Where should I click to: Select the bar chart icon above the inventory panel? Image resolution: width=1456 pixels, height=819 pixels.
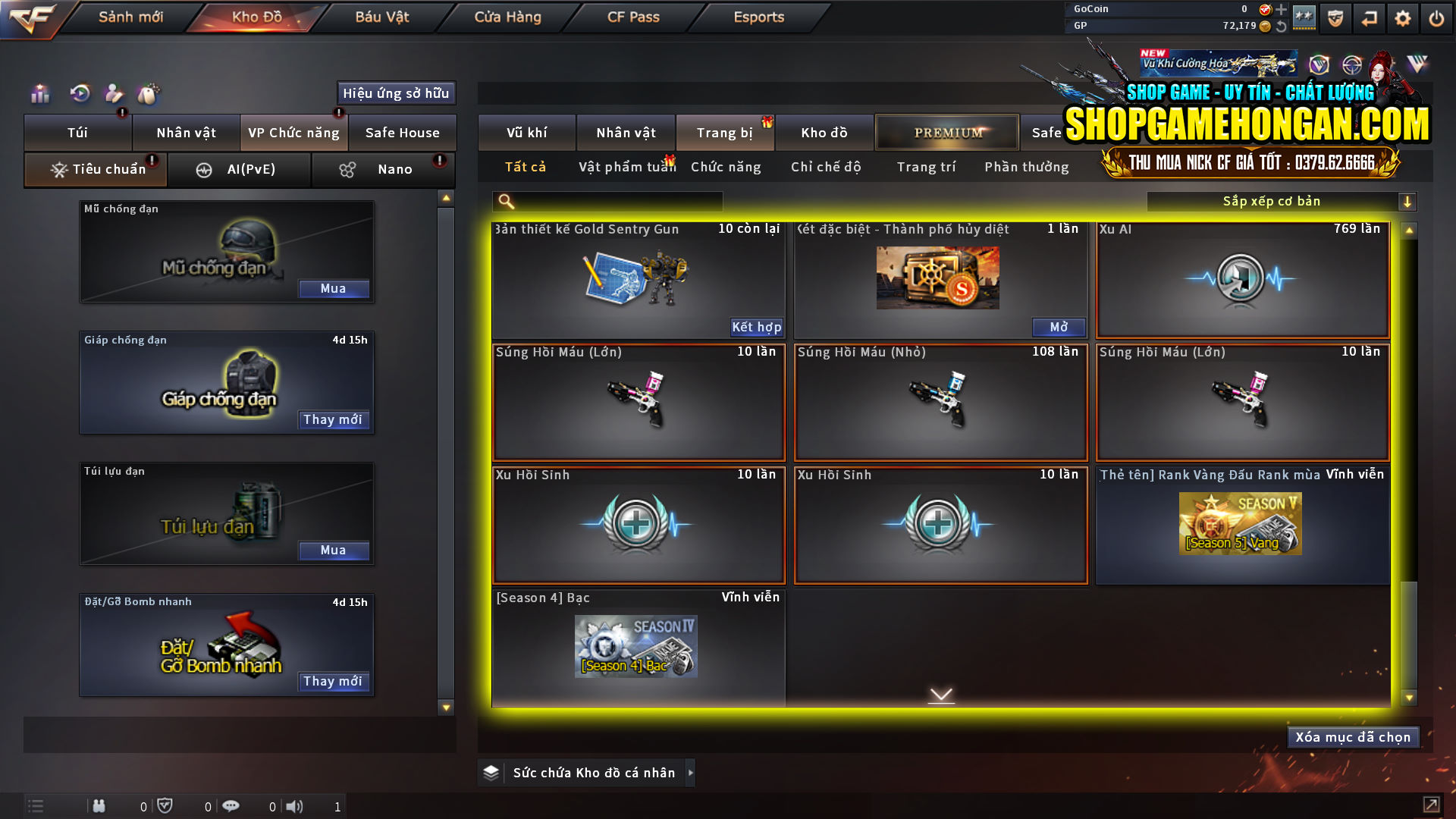tap(39, 94)
